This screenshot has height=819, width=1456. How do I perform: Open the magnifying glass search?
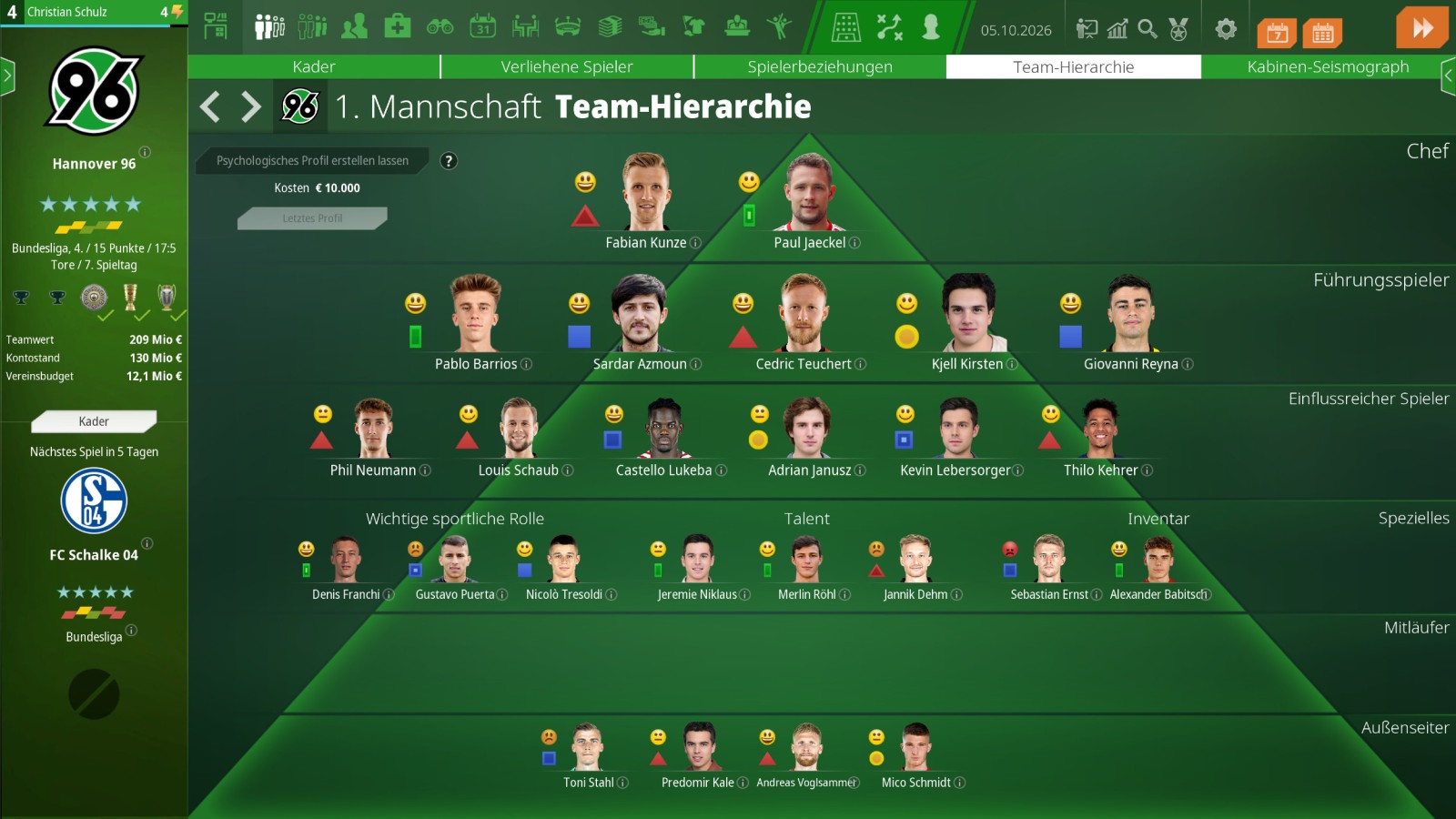(x=1148, y=29)
